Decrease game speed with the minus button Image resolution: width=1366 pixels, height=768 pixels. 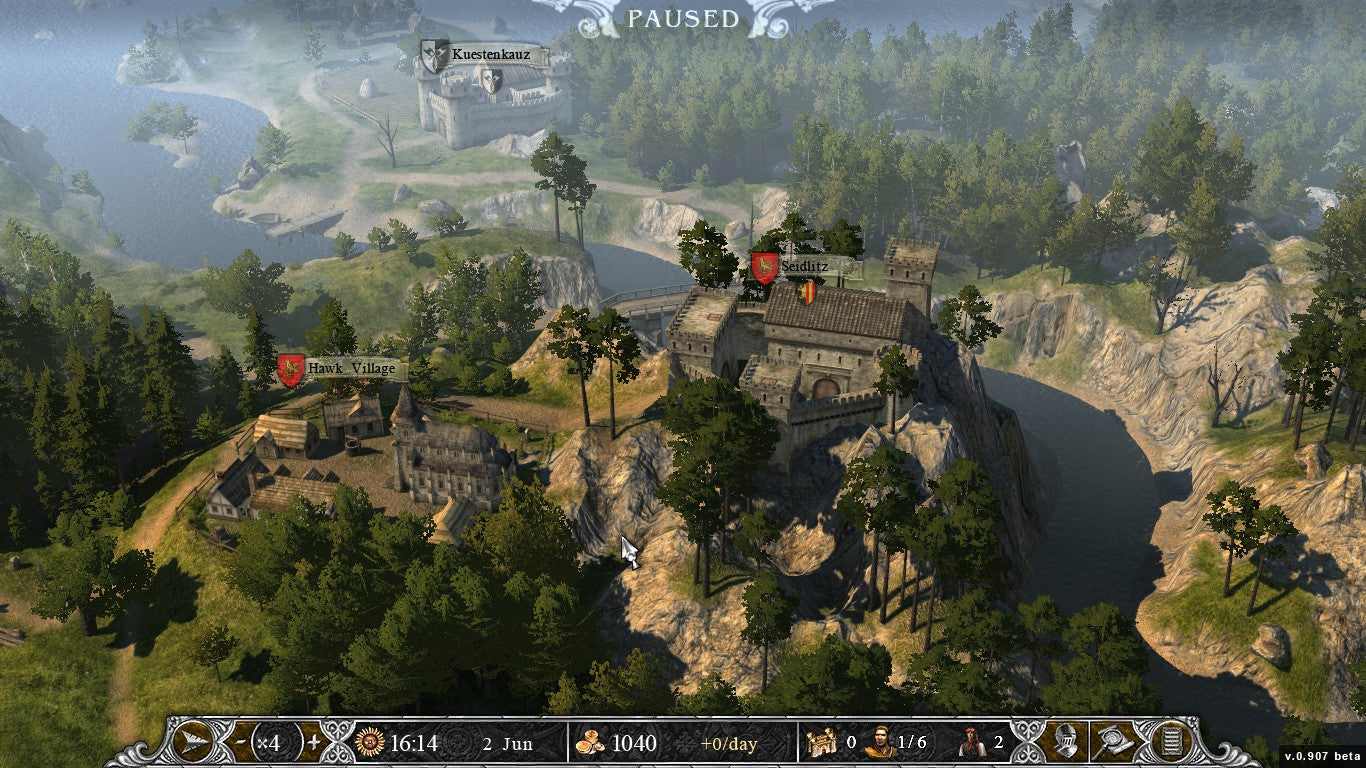tap(241, 743)
